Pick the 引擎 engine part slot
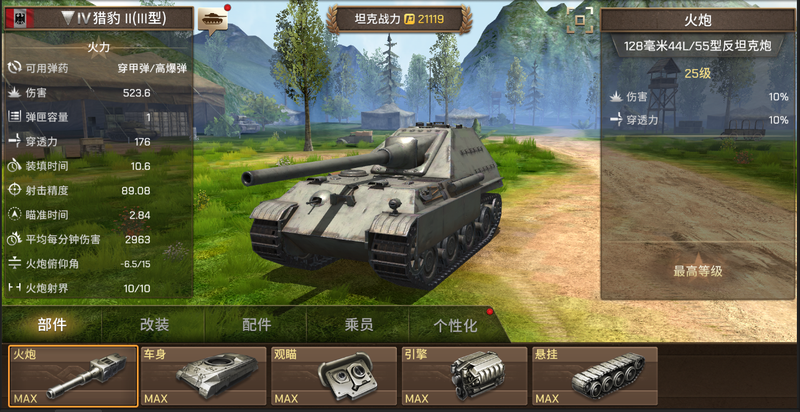This screenshot has width=800, height=412. coord(463,377)
